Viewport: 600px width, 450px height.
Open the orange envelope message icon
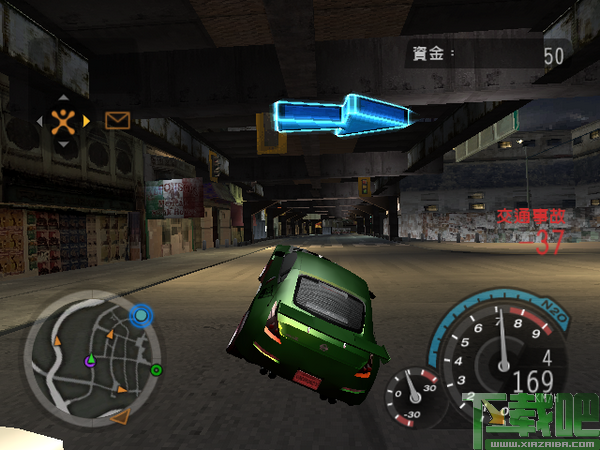coord(118,121)
